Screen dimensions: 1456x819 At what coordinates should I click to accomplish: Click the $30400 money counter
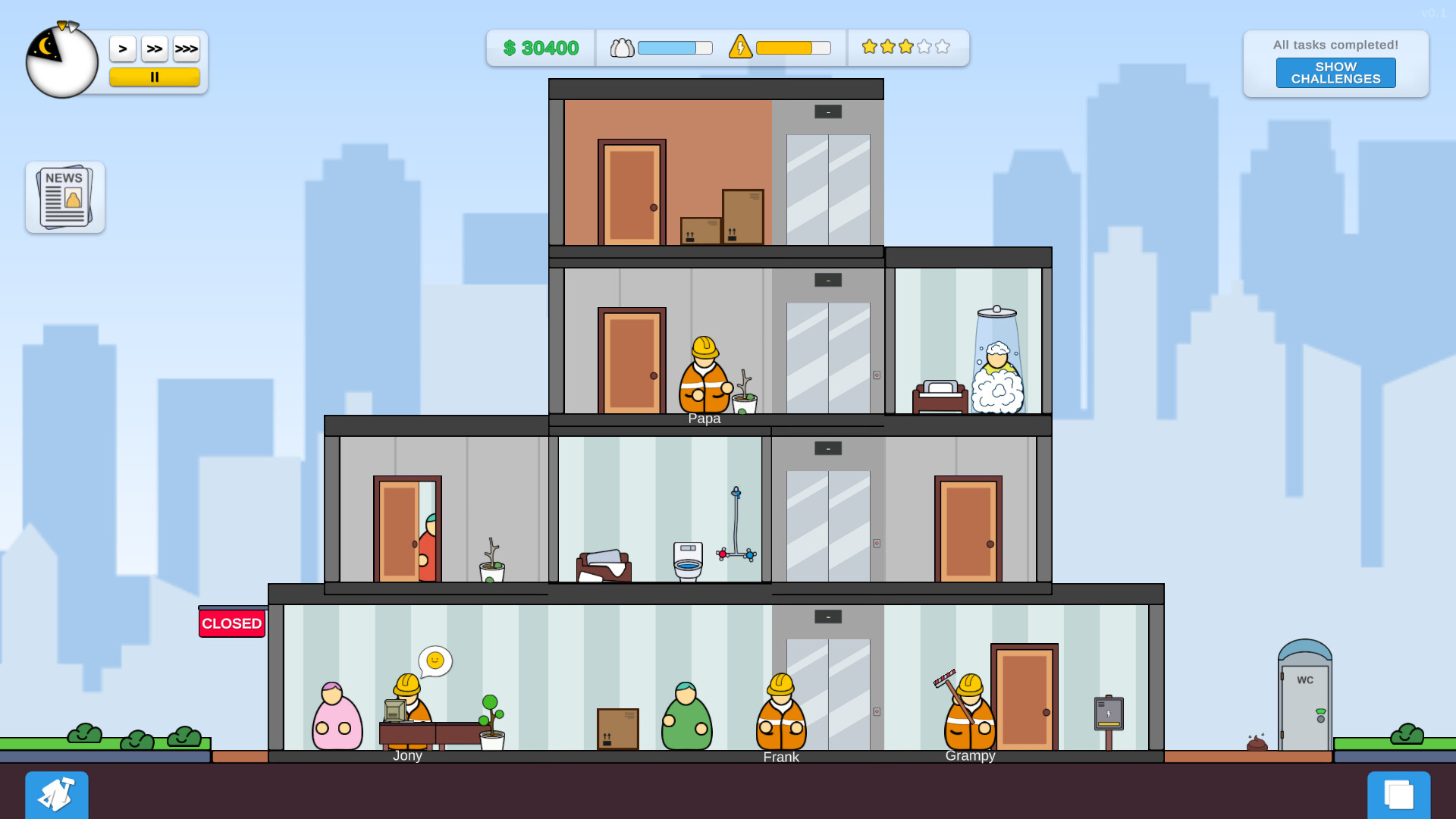click(x=540, y=47)
